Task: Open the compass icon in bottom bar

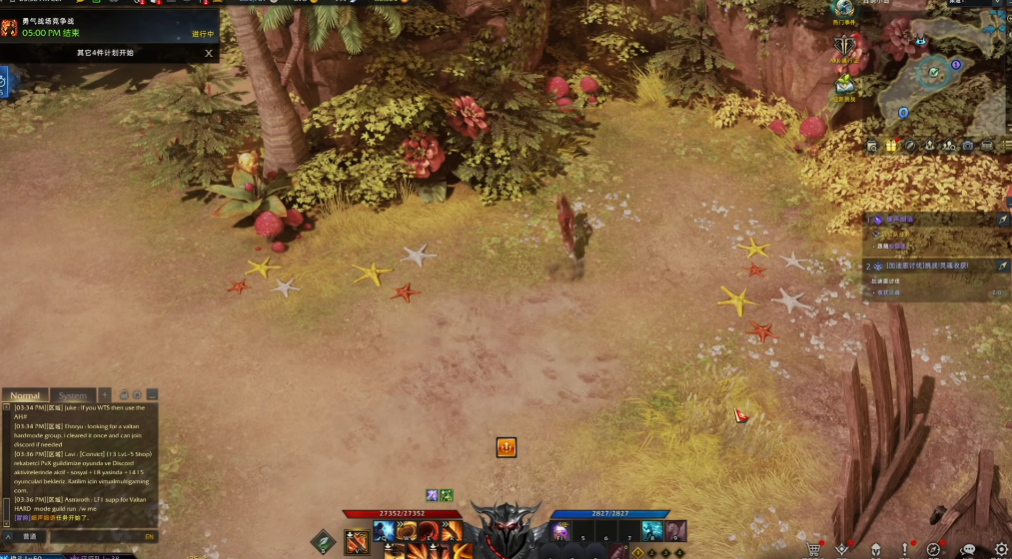Action: [933, 549]
